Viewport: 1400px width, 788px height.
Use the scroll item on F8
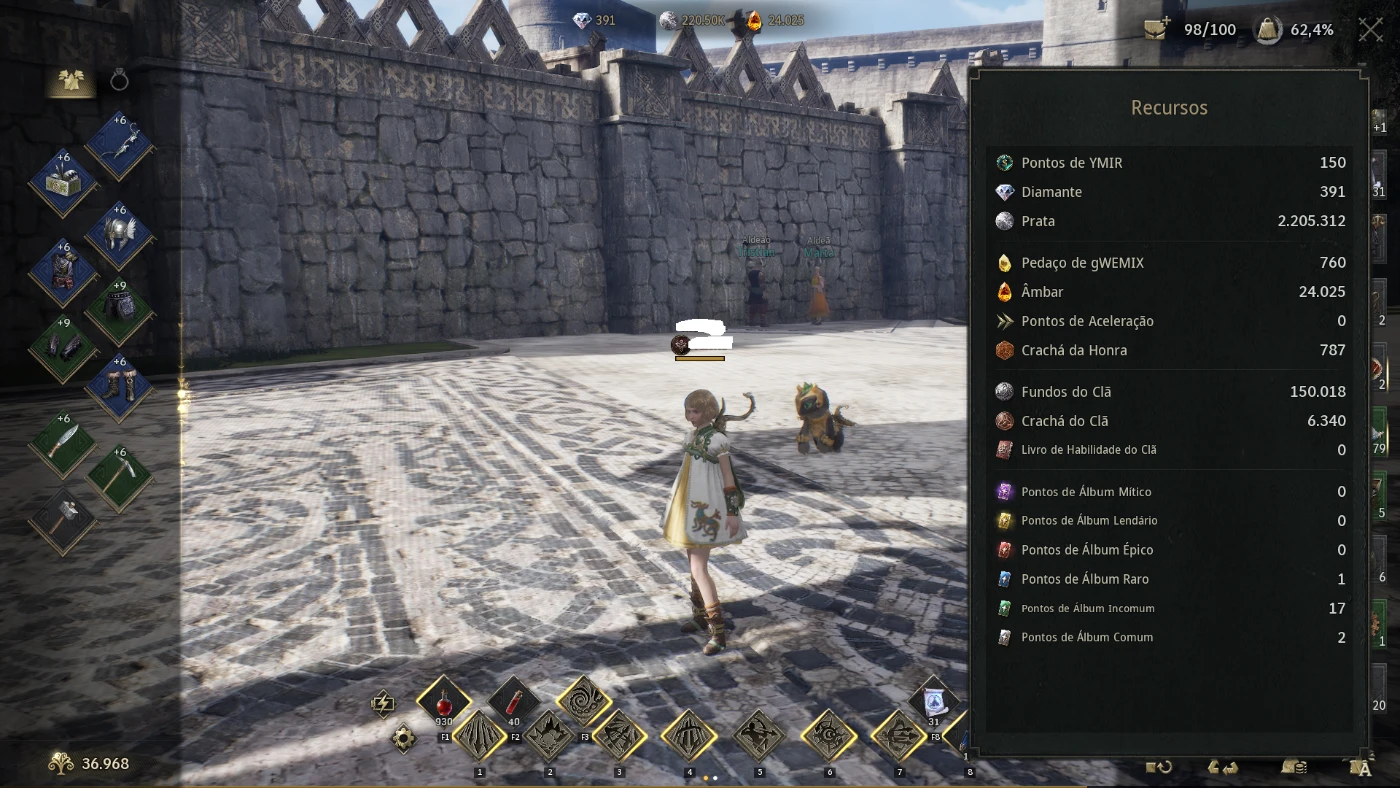tap(934, 701)
